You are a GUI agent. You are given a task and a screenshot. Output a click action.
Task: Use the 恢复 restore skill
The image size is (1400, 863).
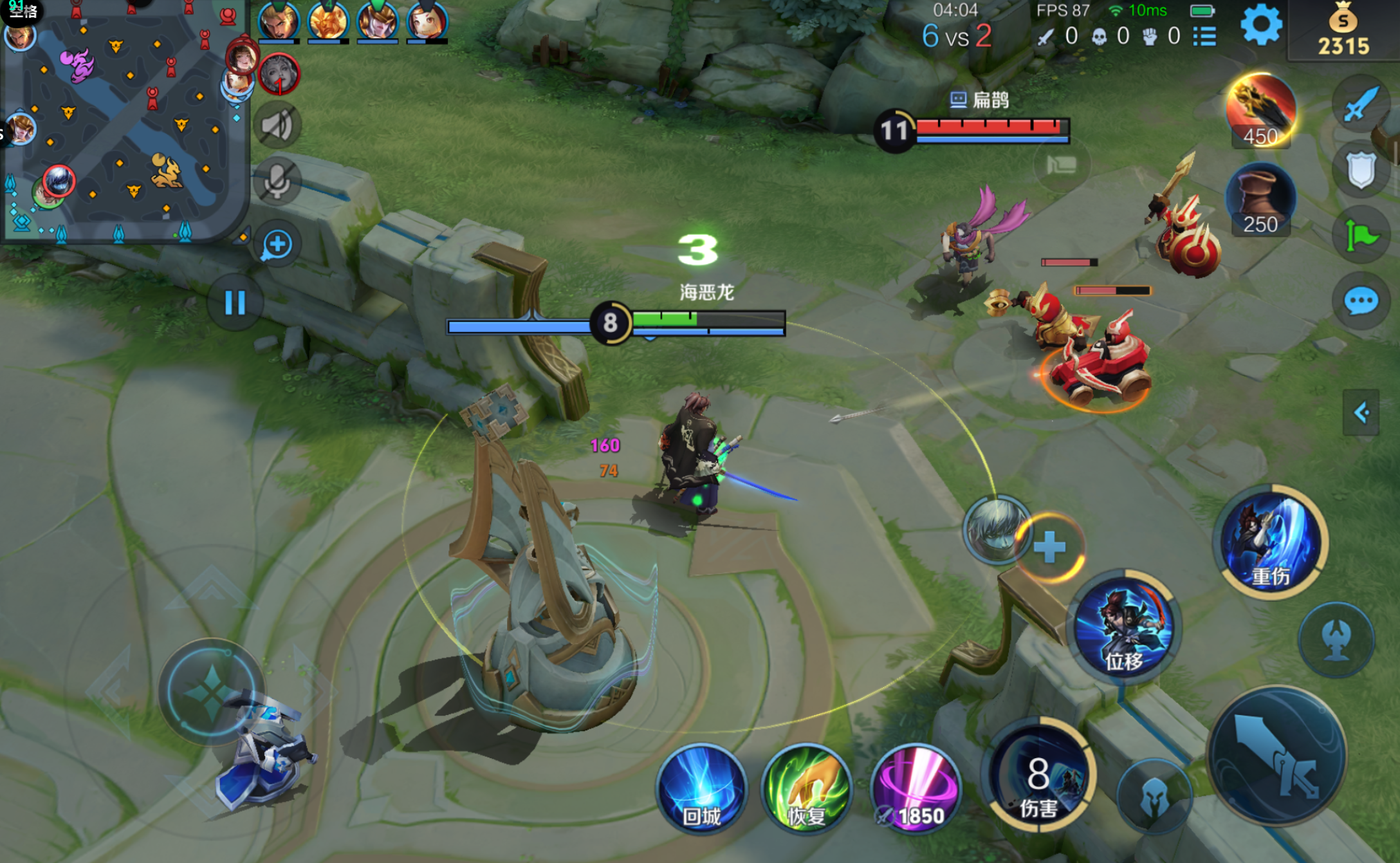807,788
